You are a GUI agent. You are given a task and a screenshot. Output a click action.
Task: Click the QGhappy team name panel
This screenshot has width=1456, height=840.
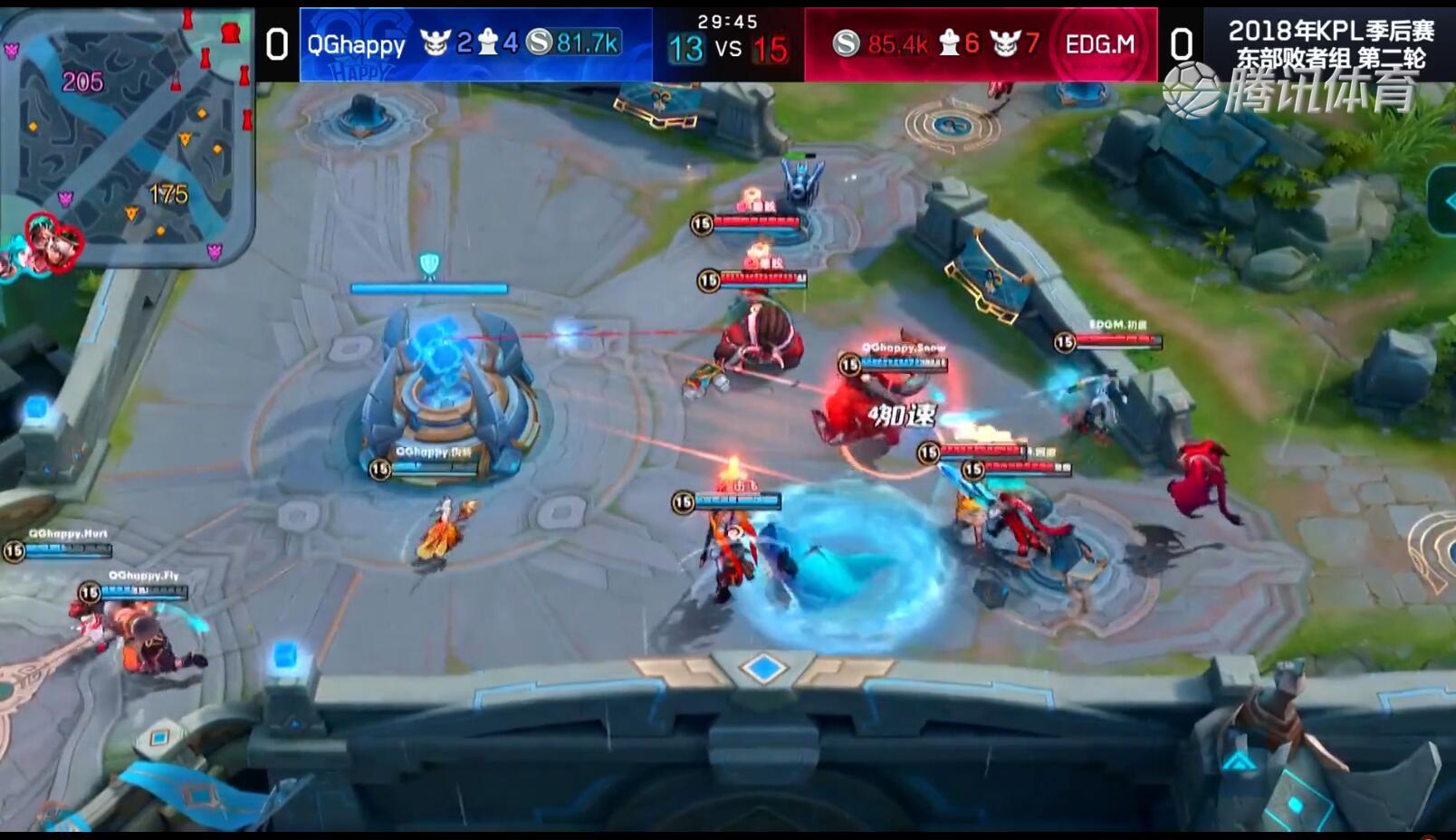pyautogui.click(x=357, y=44)
